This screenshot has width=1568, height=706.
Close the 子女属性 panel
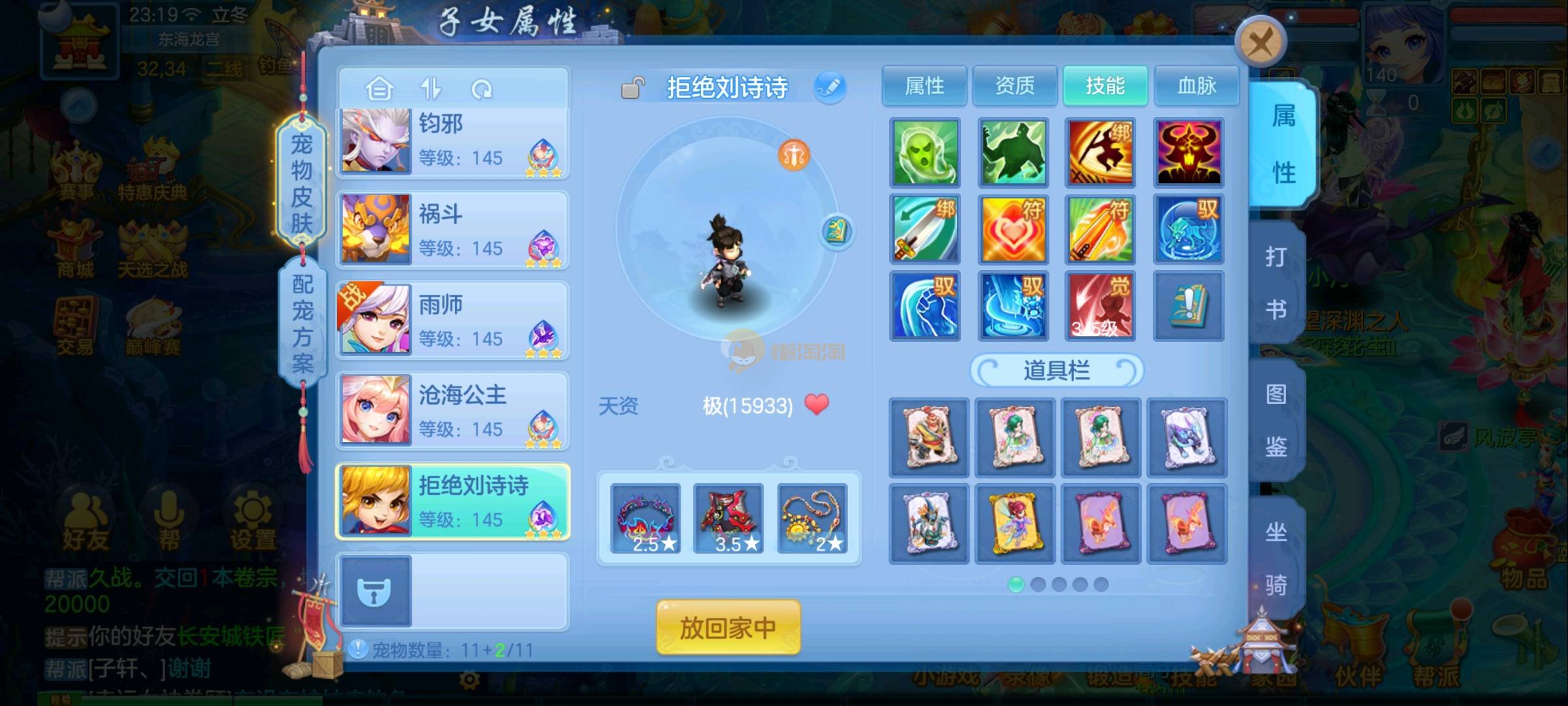1260,43
